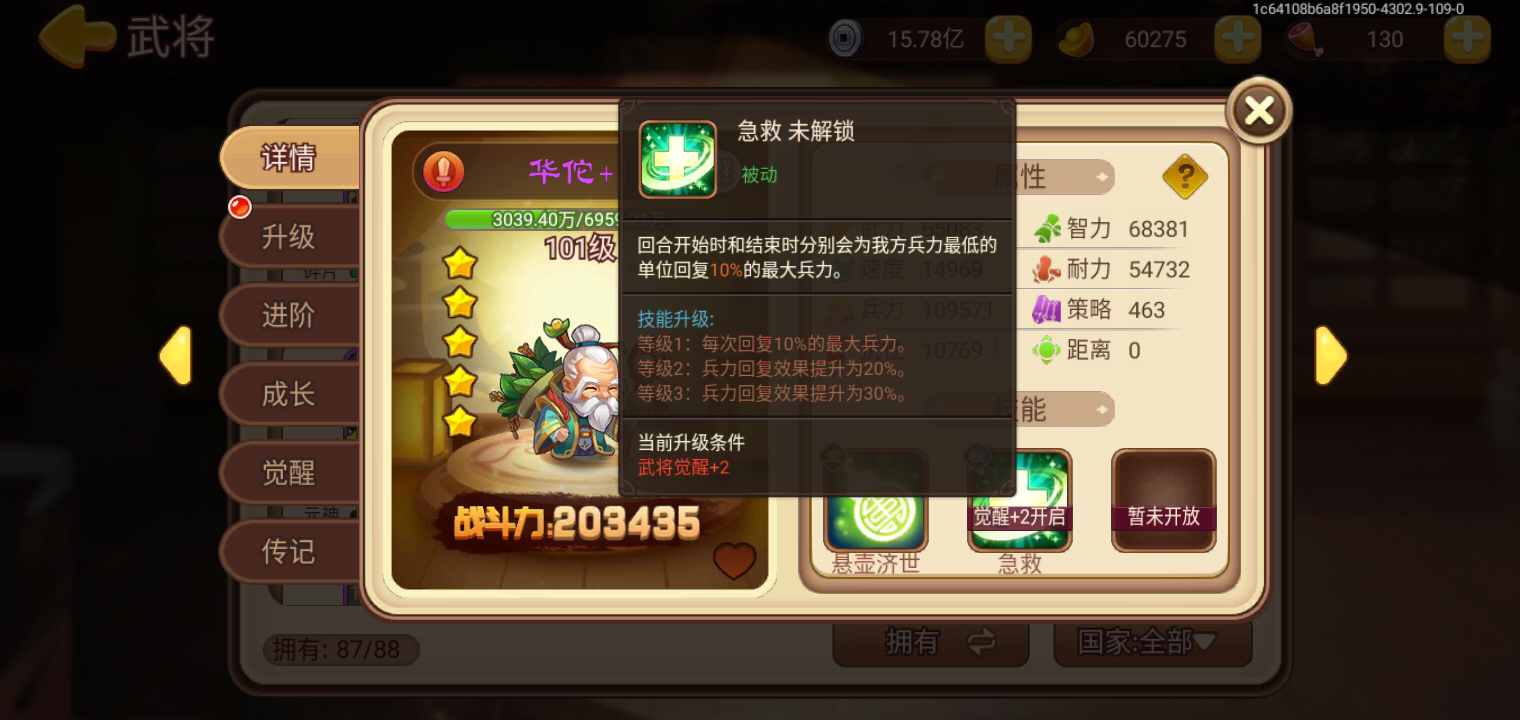Image resolution: width=1520 pixels, height=720 pixels.
Task: Click the coin currency icon showing 15.78亿
Action: click(843, 38)
